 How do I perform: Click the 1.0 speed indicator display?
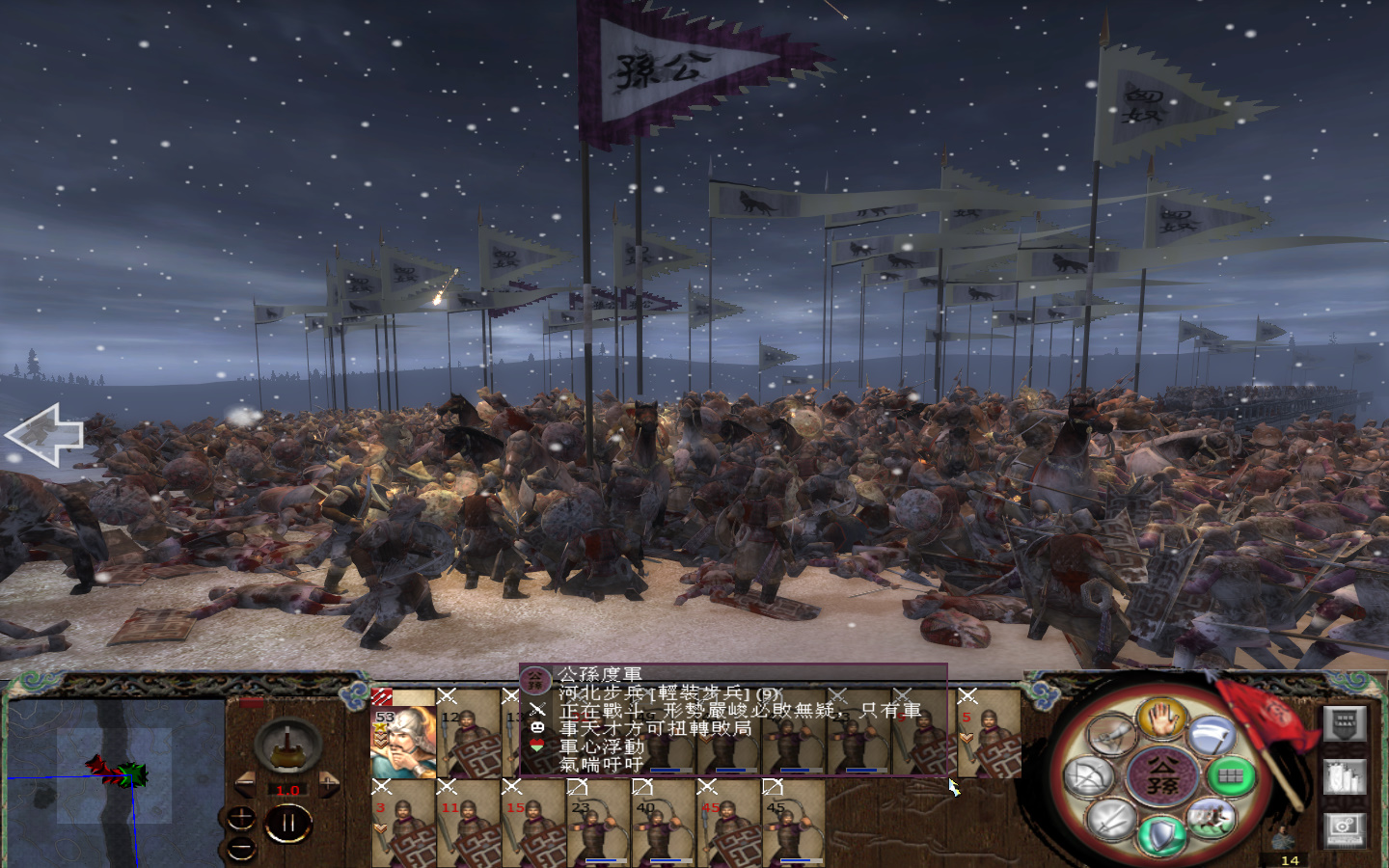coord(287,790)
